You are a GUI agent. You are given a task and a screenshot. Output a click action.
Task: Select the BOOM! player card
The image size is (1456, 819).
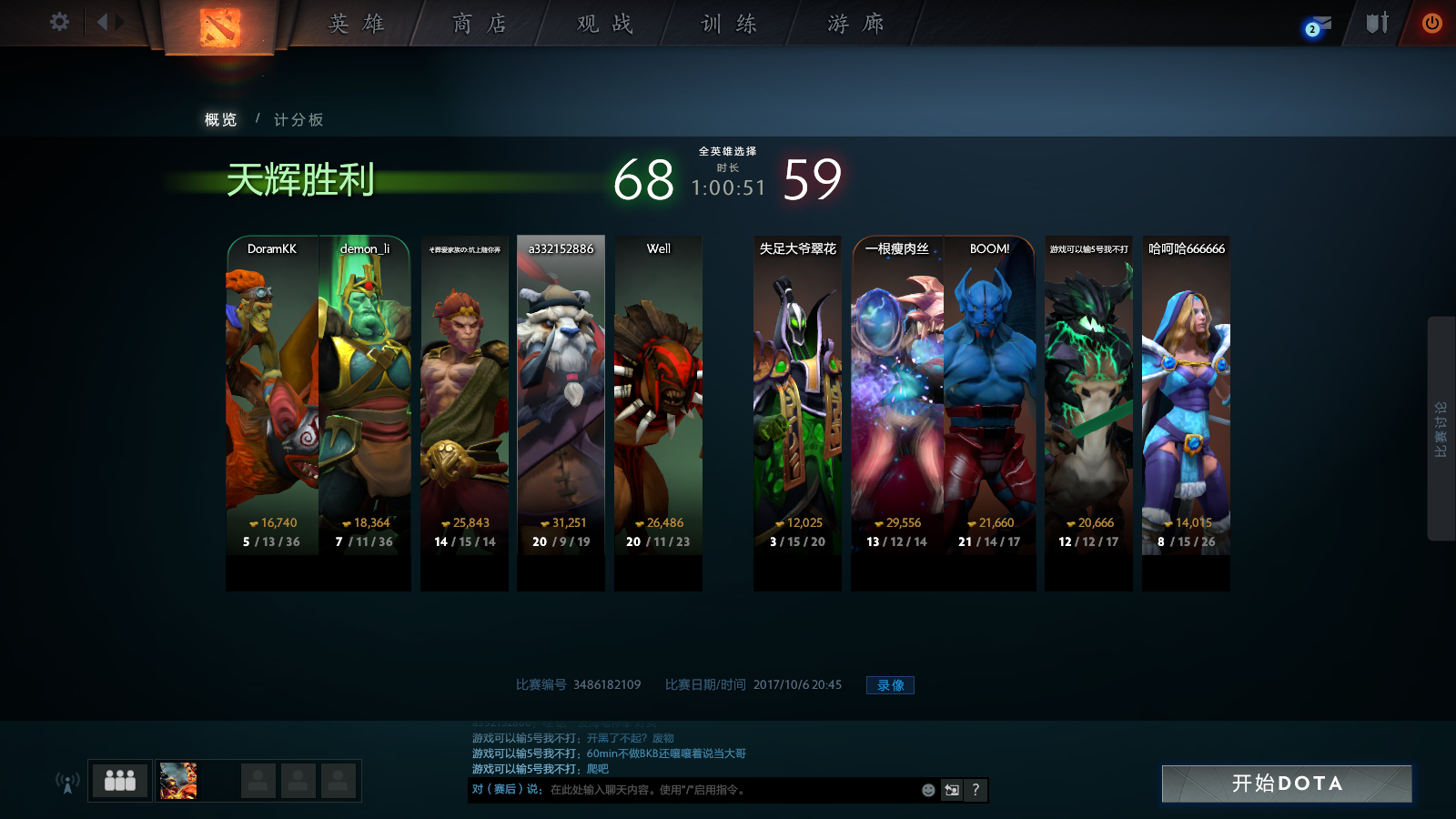point(989,400)
